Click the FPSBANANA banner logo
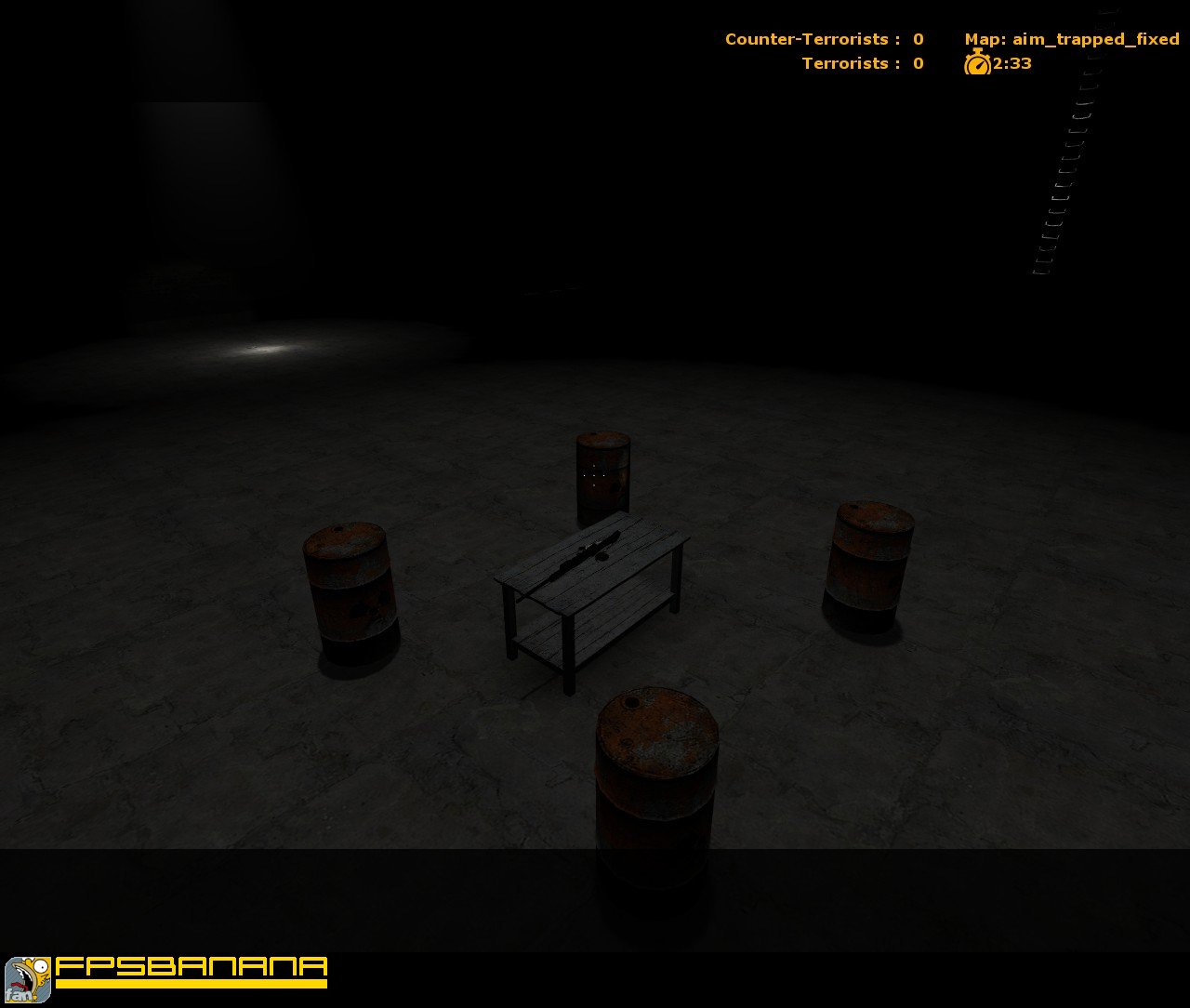Image resolution: width=1190 pixels, height=1008 pixels. 186,972
